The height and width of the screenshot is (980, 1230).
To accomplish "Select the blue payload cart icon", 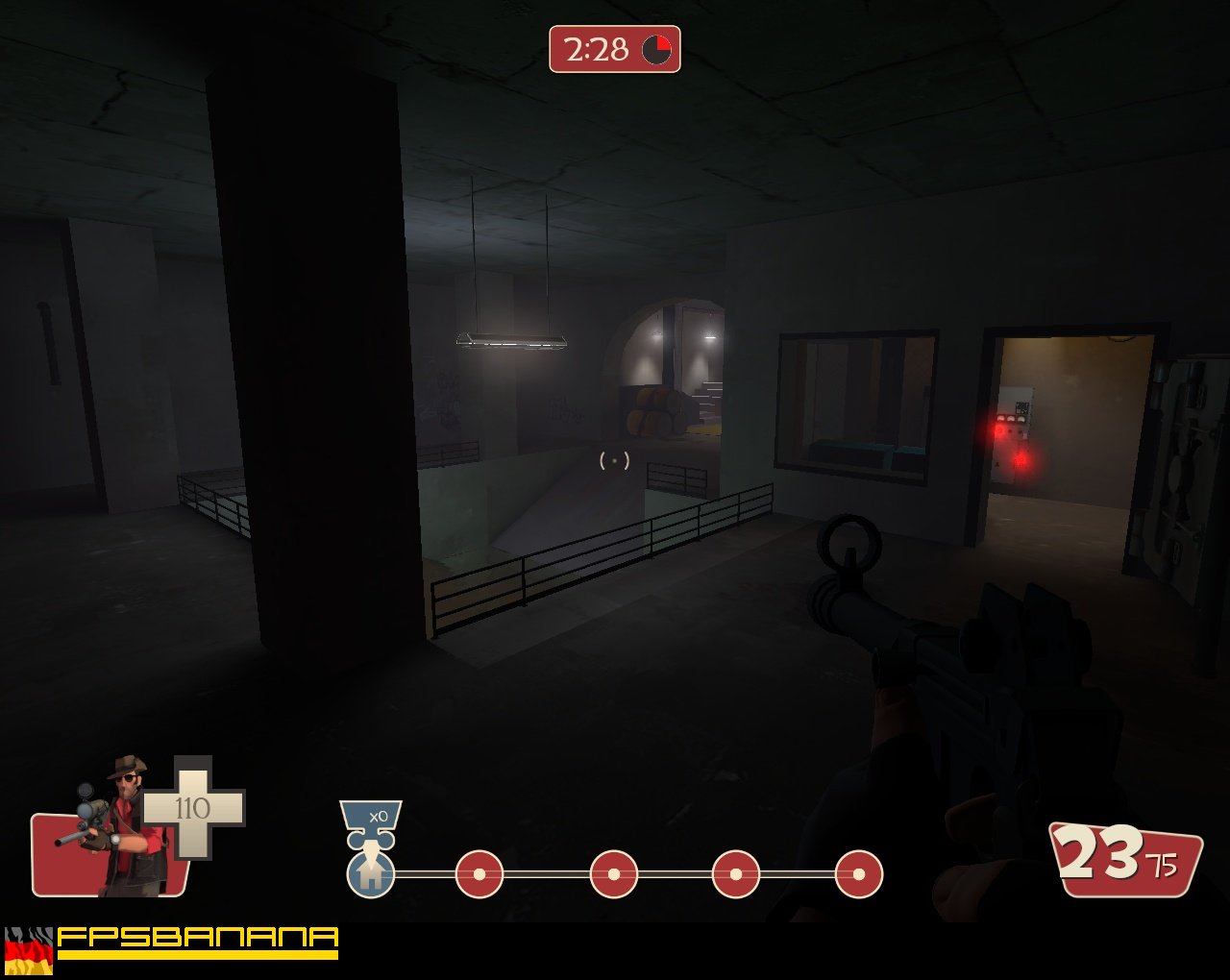I will click(371, 874).
